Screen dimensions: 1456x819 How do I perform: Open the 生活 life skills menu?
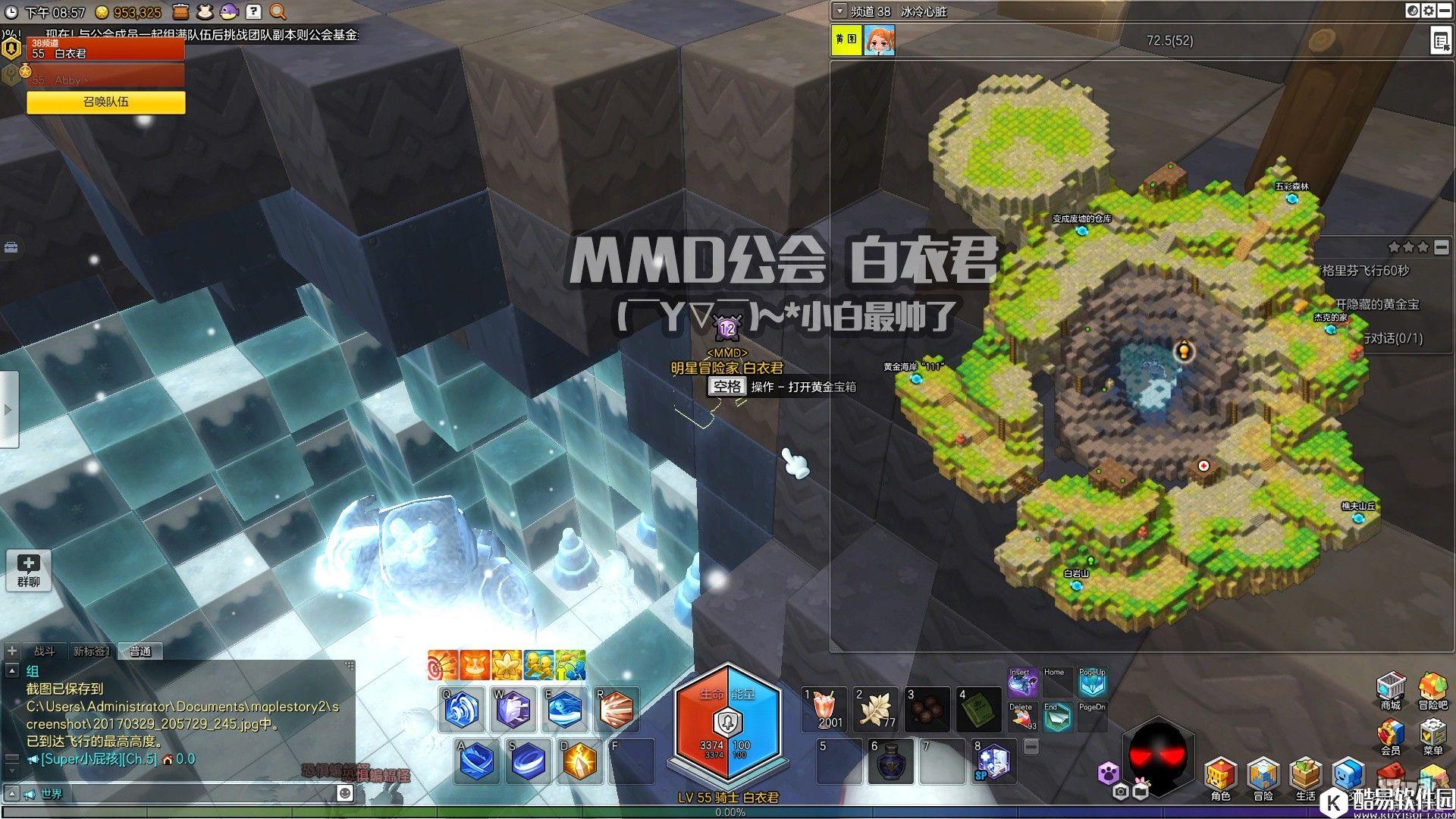(1305, 777)
